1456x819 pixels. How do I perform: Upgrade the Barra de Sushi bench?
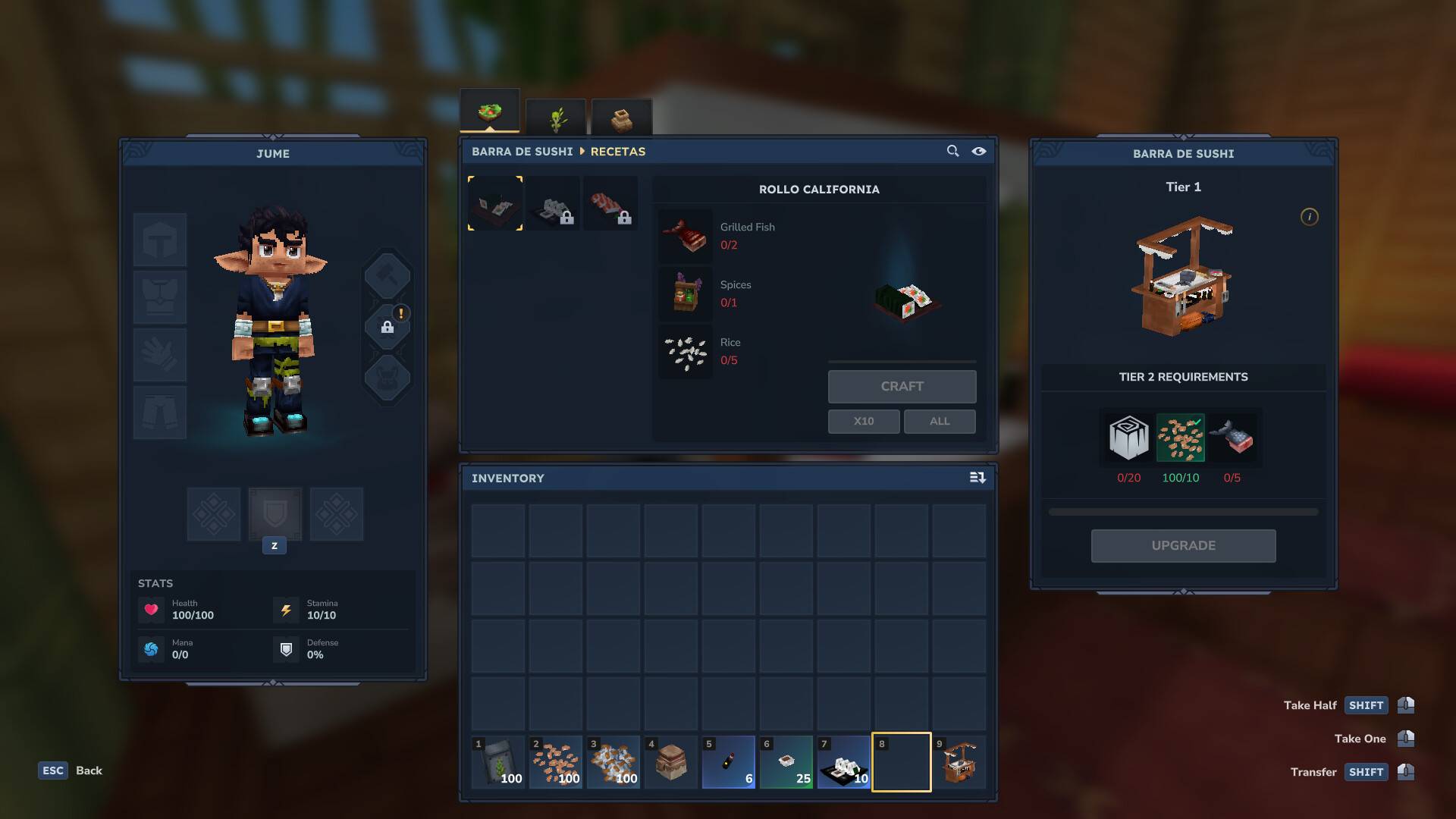pyautogui.click(x=1183, y=546)
